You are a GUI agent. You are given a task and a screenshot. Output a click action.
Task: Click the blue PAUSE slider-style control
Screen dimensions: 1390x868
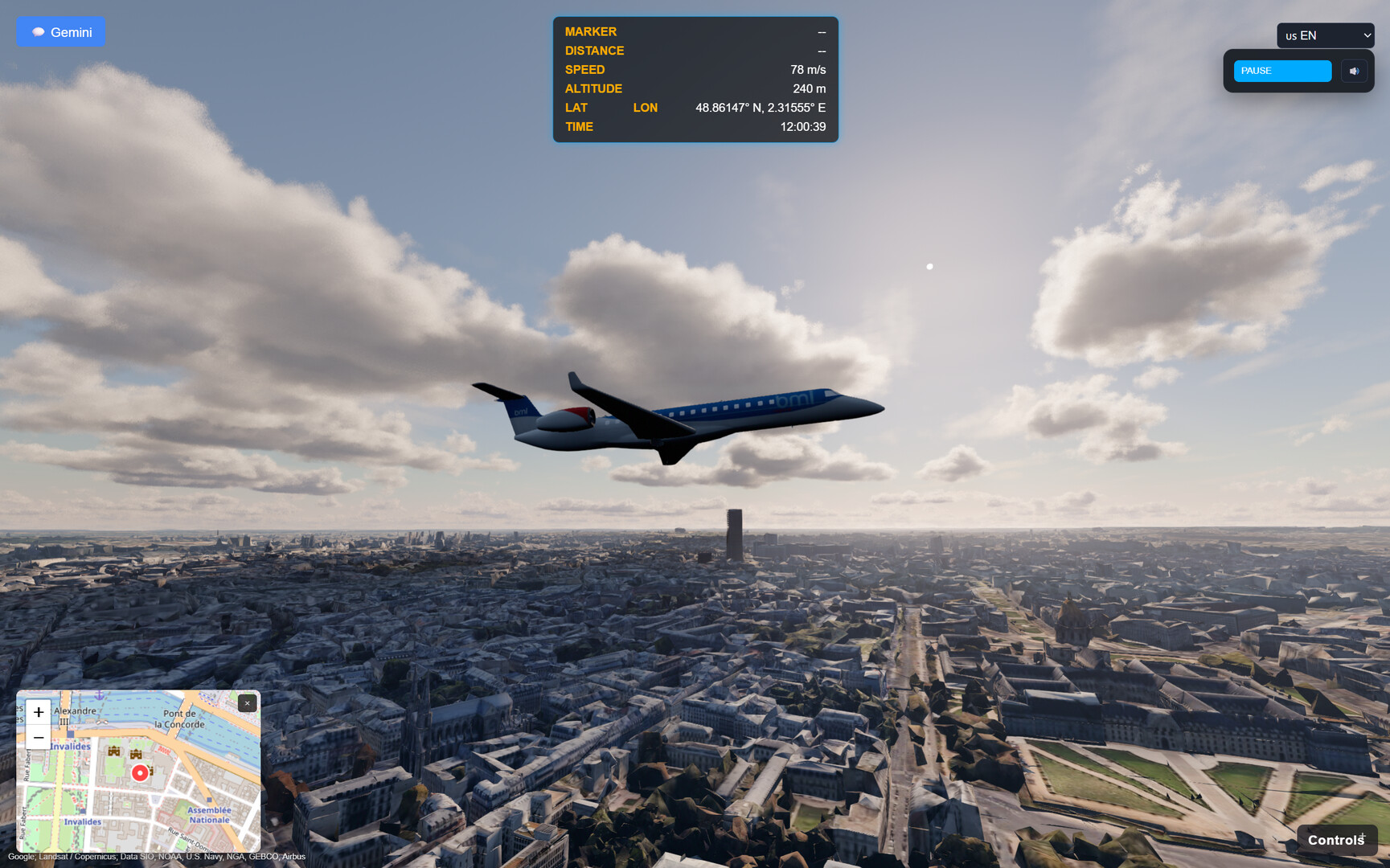pyautogui.click(x=1281, y=71)
